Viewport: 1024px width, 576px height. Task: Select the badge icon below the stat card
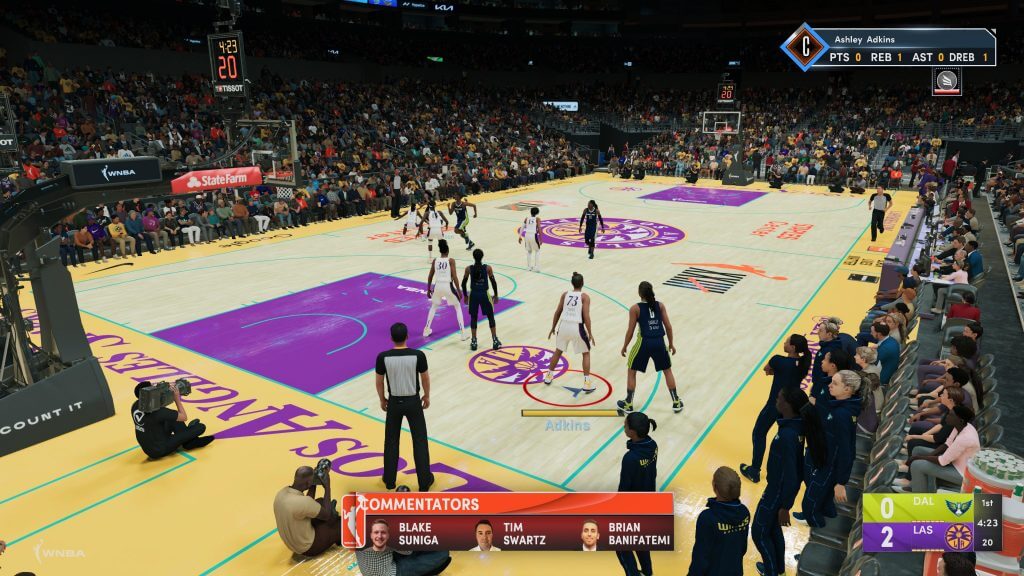point(946,81)
